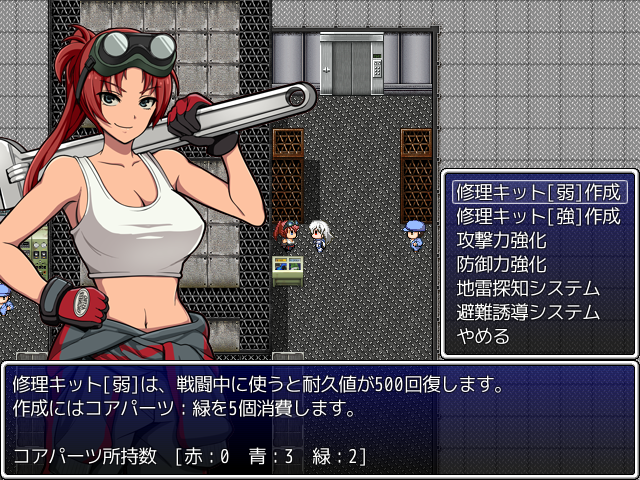Choose 修理キット[強]作成 from the menu
Viewport: 640px width, 480px height.
point(538,216)
